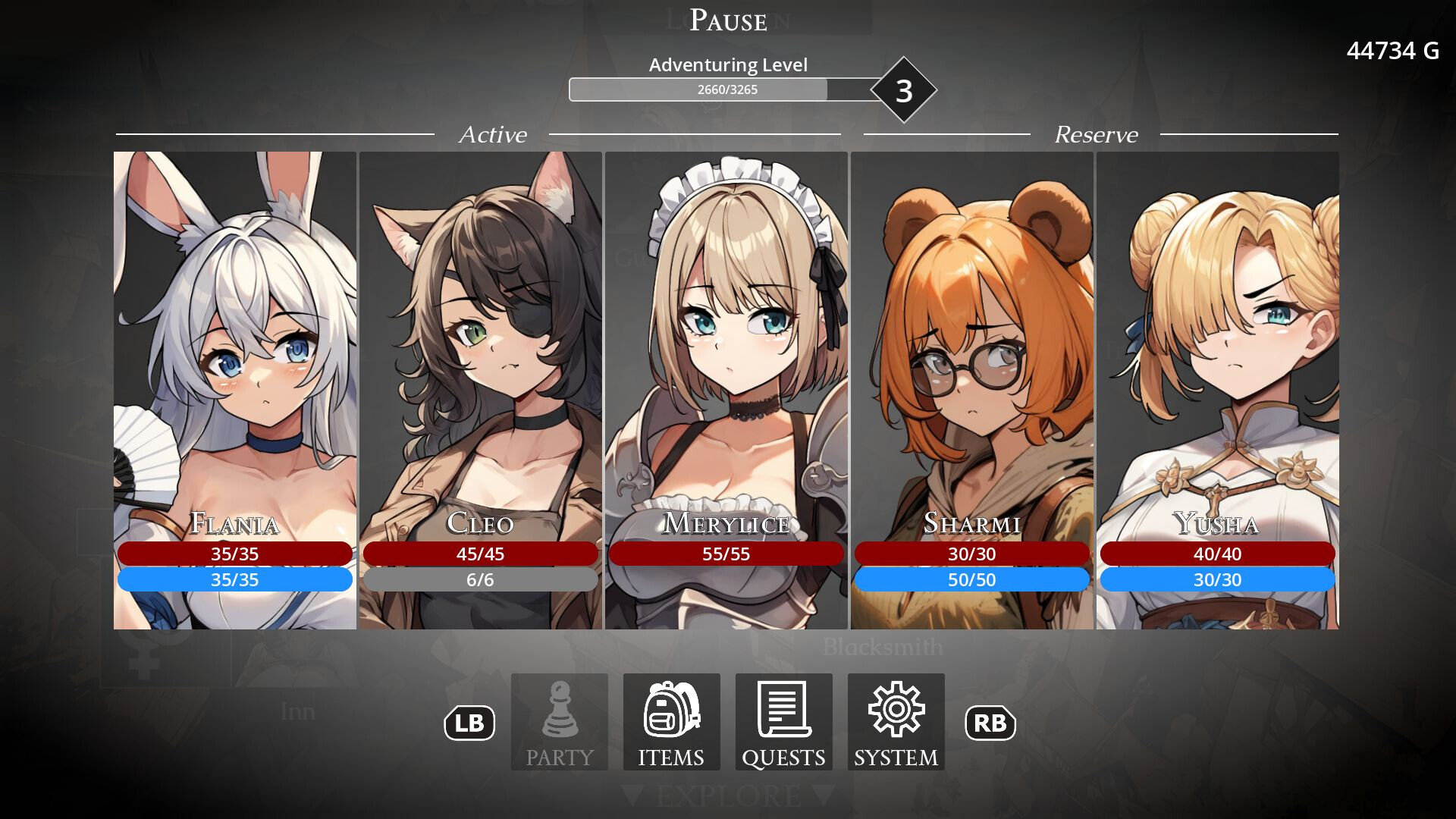Viewport: 1456px width, 819px height.
Task: Select the Party pawn icon
Action: (x=559, y=721)
